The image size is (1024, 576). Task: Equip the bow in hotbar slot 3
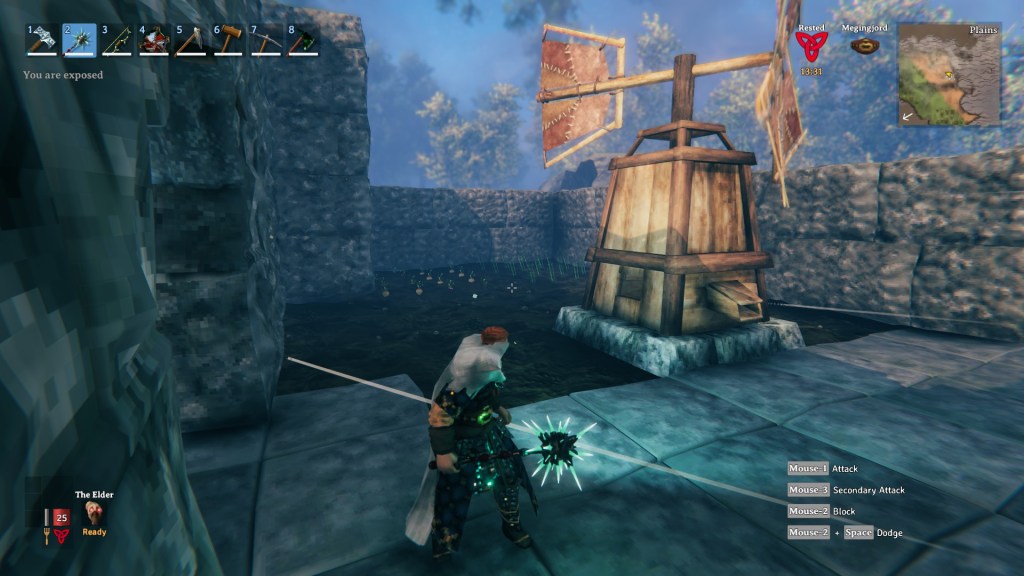117,40
